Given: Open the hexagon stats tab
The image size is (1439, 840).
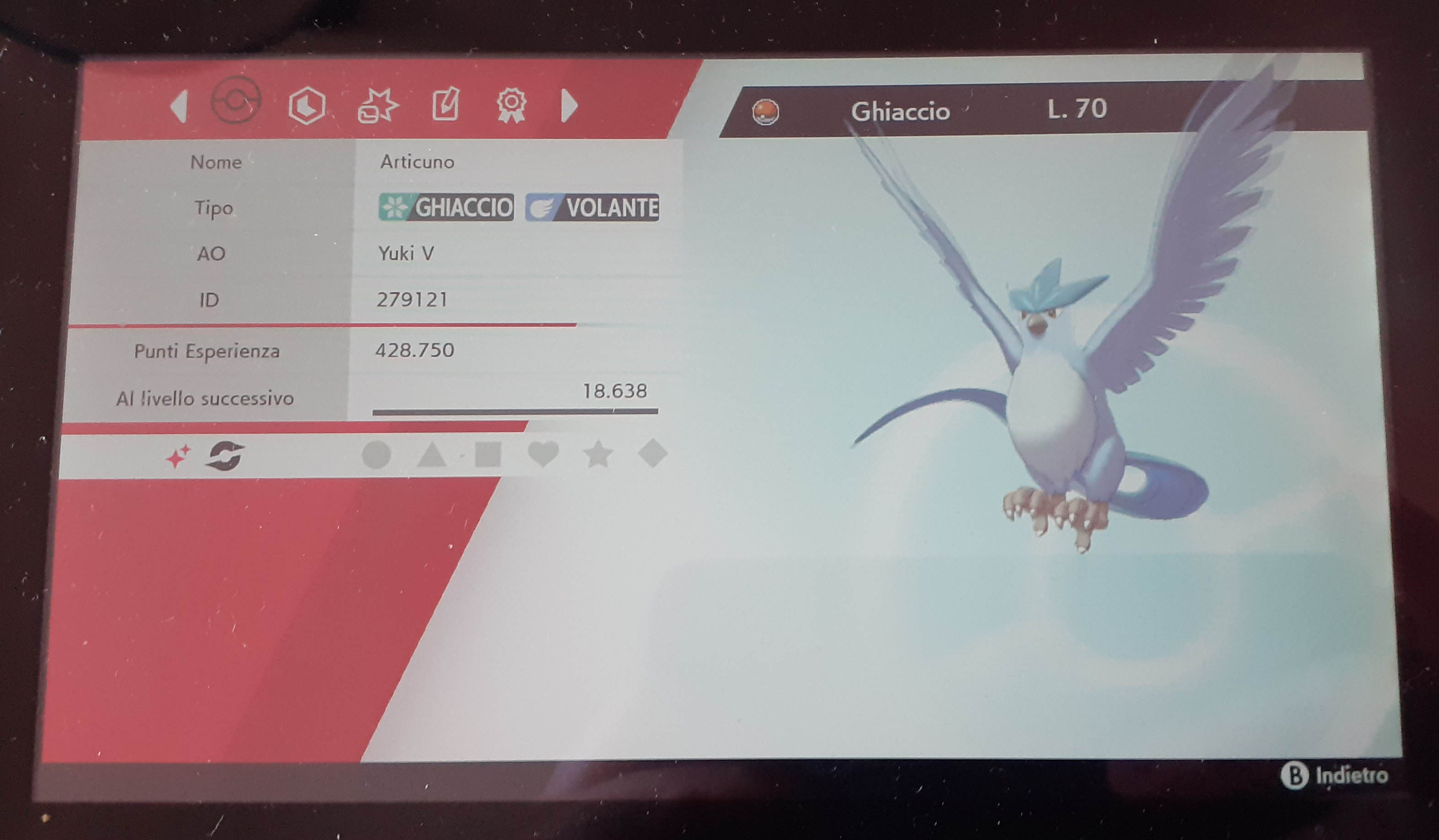Looking at the screenshot, I should 307,105.
